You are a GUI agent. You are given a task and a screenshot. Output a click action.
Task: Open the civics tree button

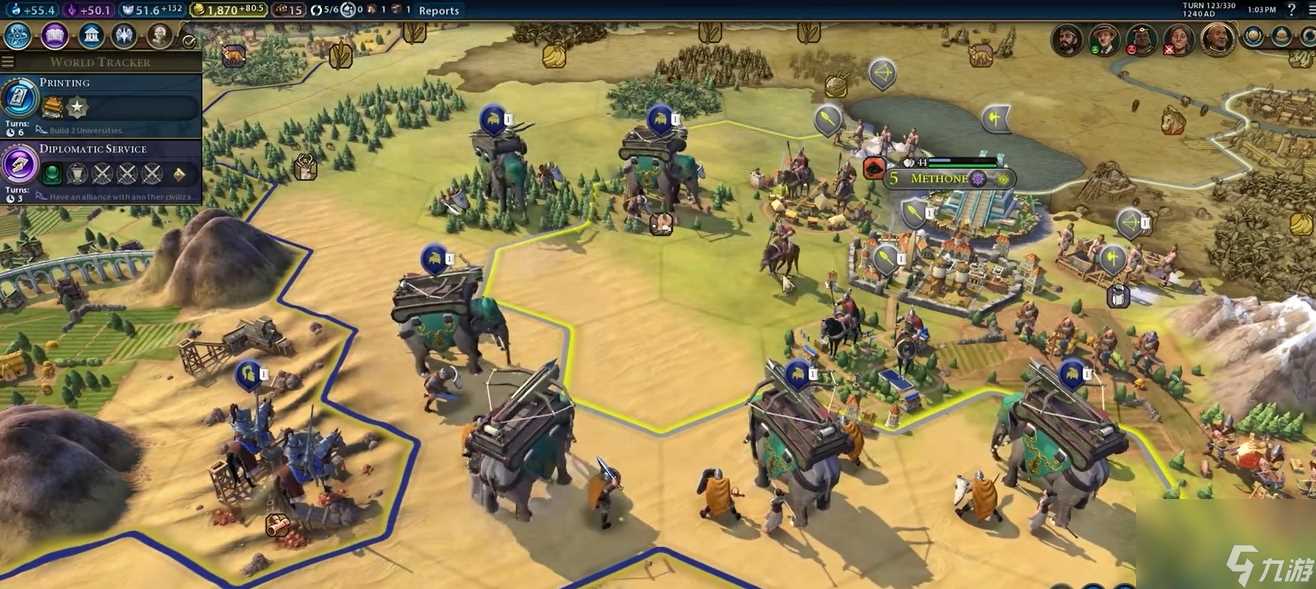coord(54,36)
